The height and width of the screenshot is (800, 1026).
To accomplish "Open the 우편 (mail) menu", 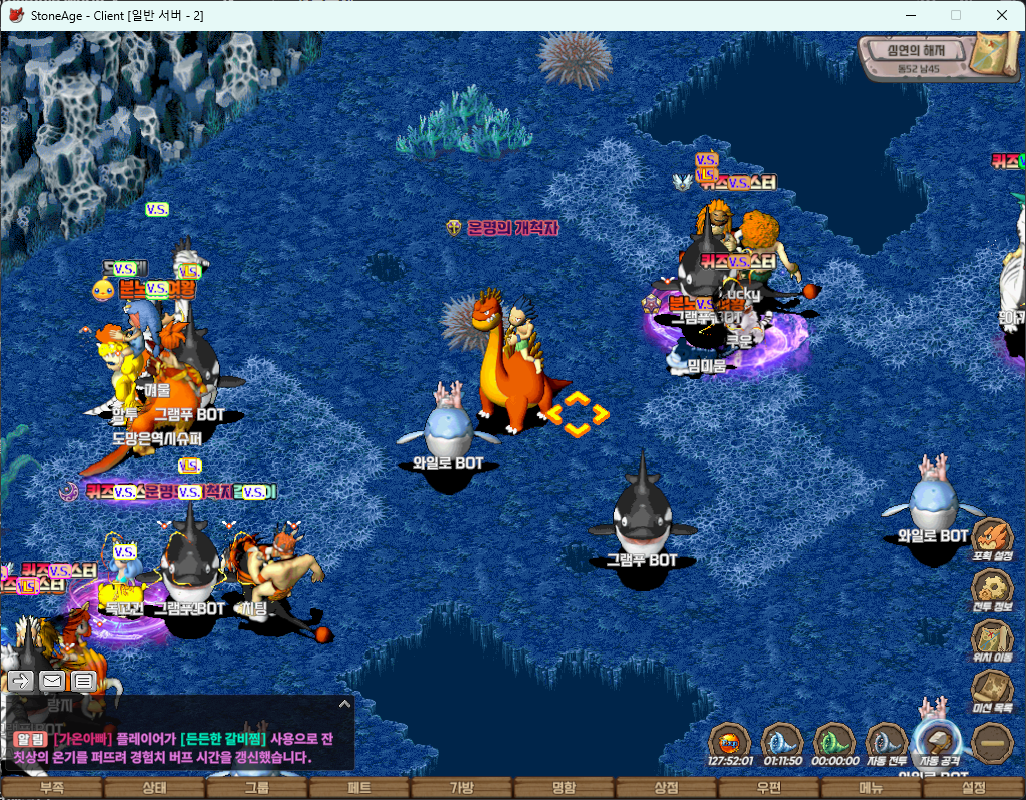I will 769,788.
